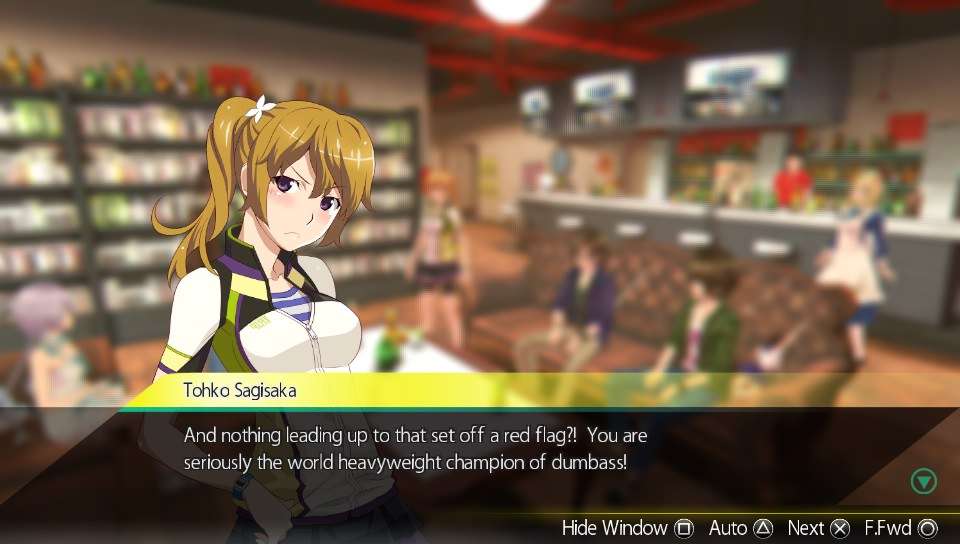
Task: Go to the Next dialogue line
Action: [x=818, y=528]
